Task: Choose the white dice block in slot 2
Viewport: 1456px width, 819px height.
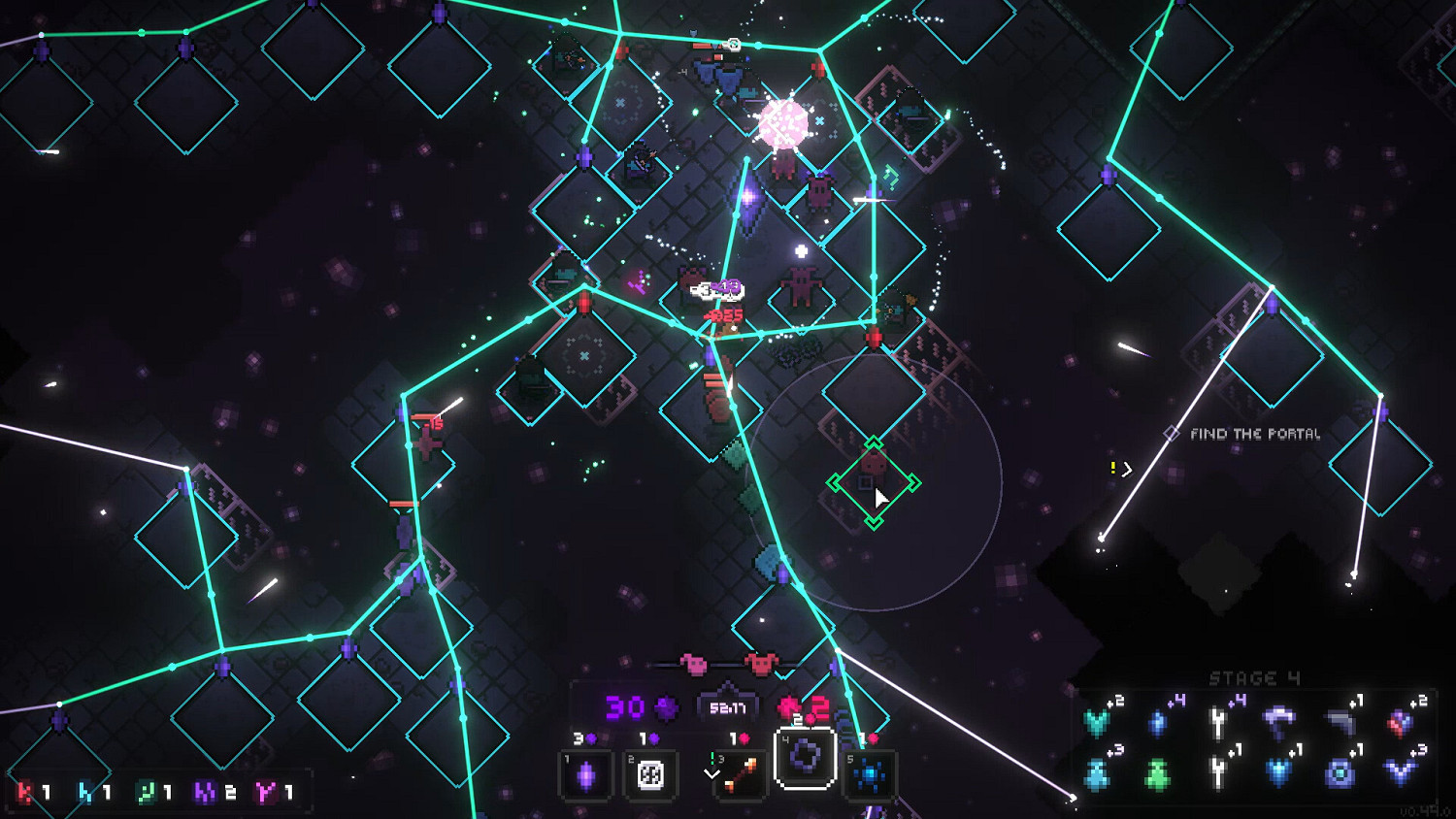Action: [x=649, y=775]
